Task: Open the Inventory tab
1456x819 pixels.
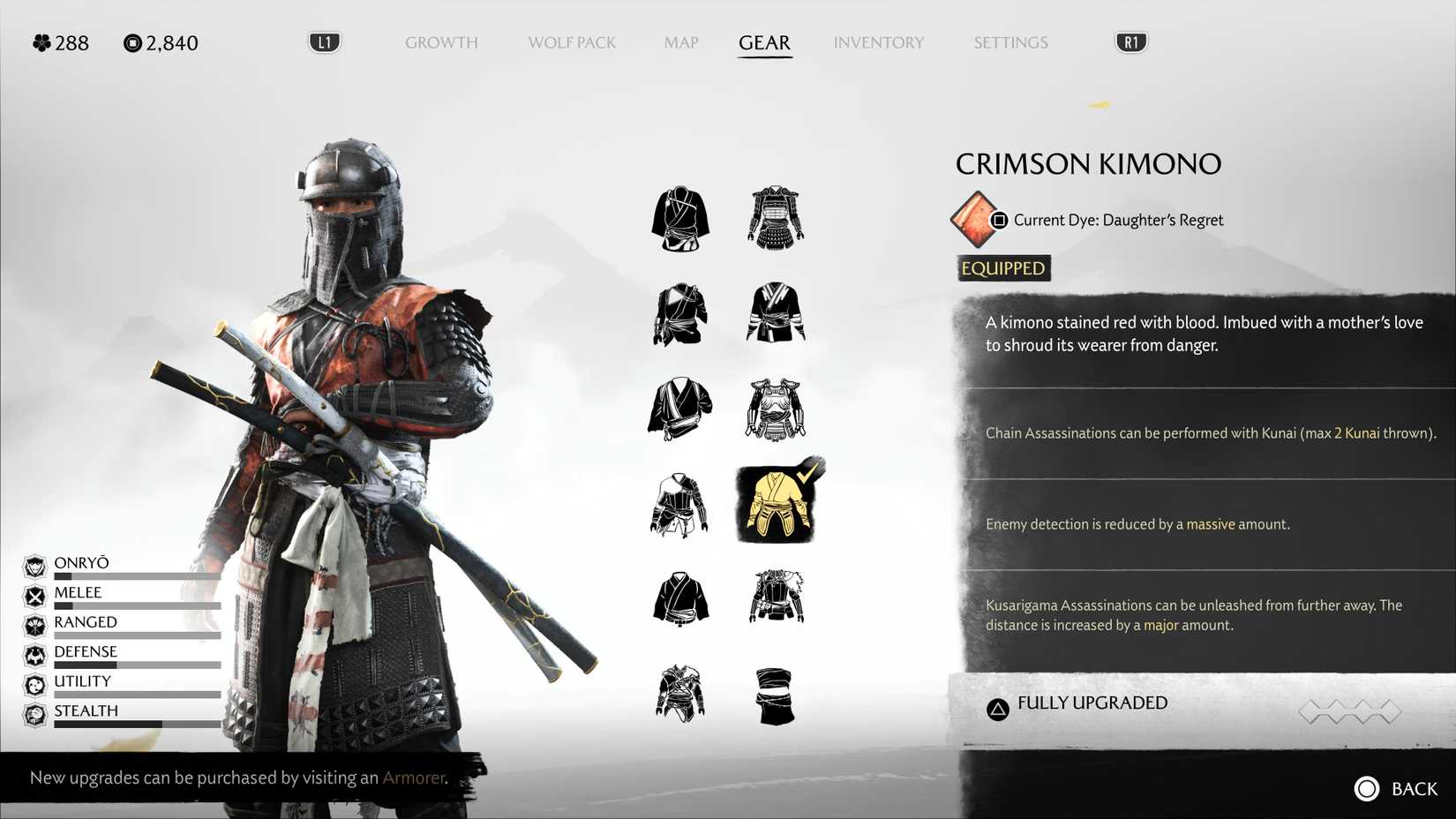Action: pyautogui.click(x=879, y=42)
